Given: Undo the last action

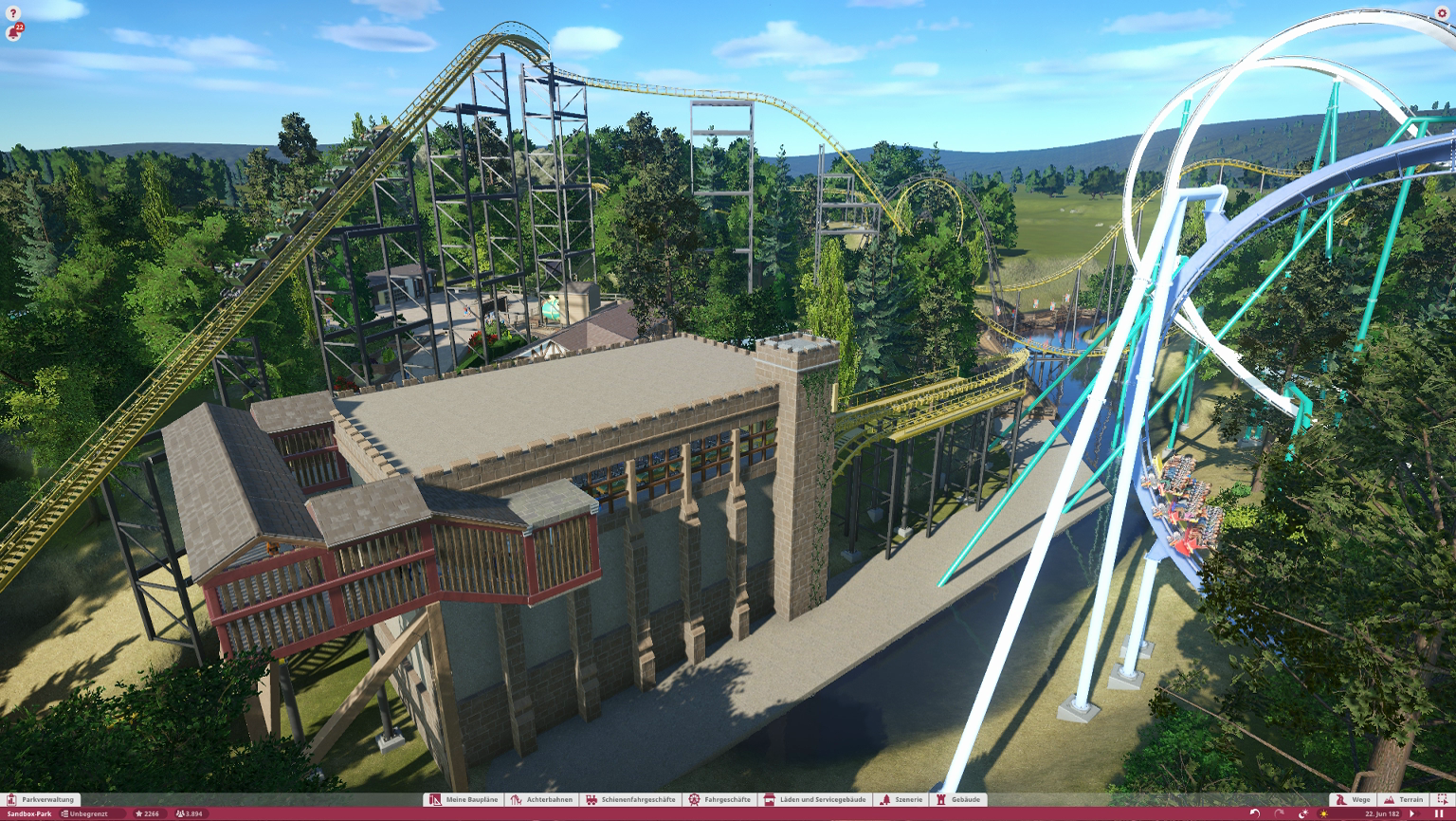Looking at the screenshot, I should [x=1255, y=813].
